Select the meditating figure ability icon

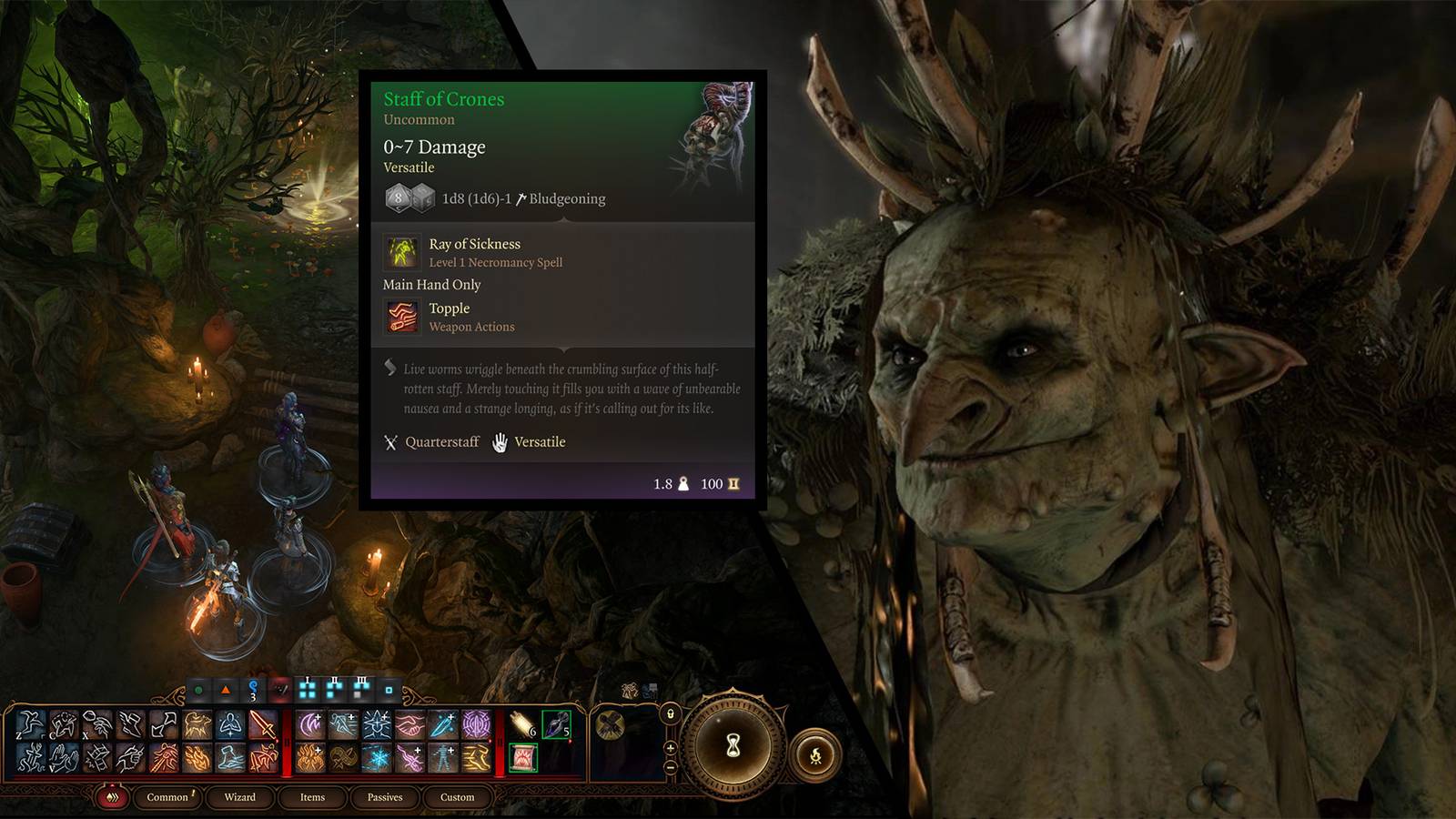click(x=230, y=725)
